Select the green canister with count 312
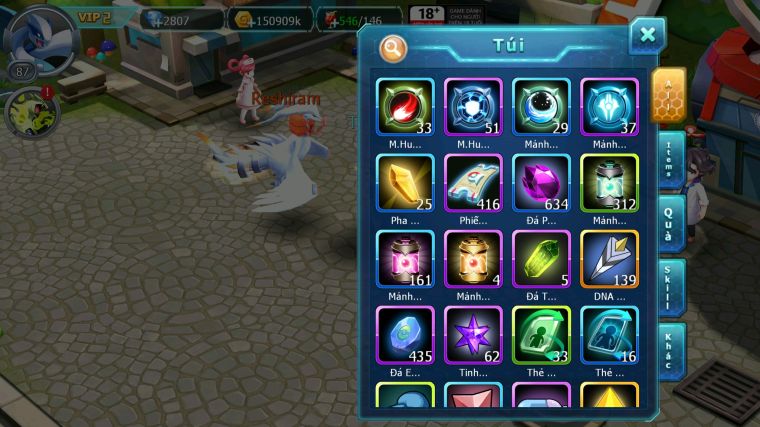This screenshot has width=760, height=427. coord(609,183)
